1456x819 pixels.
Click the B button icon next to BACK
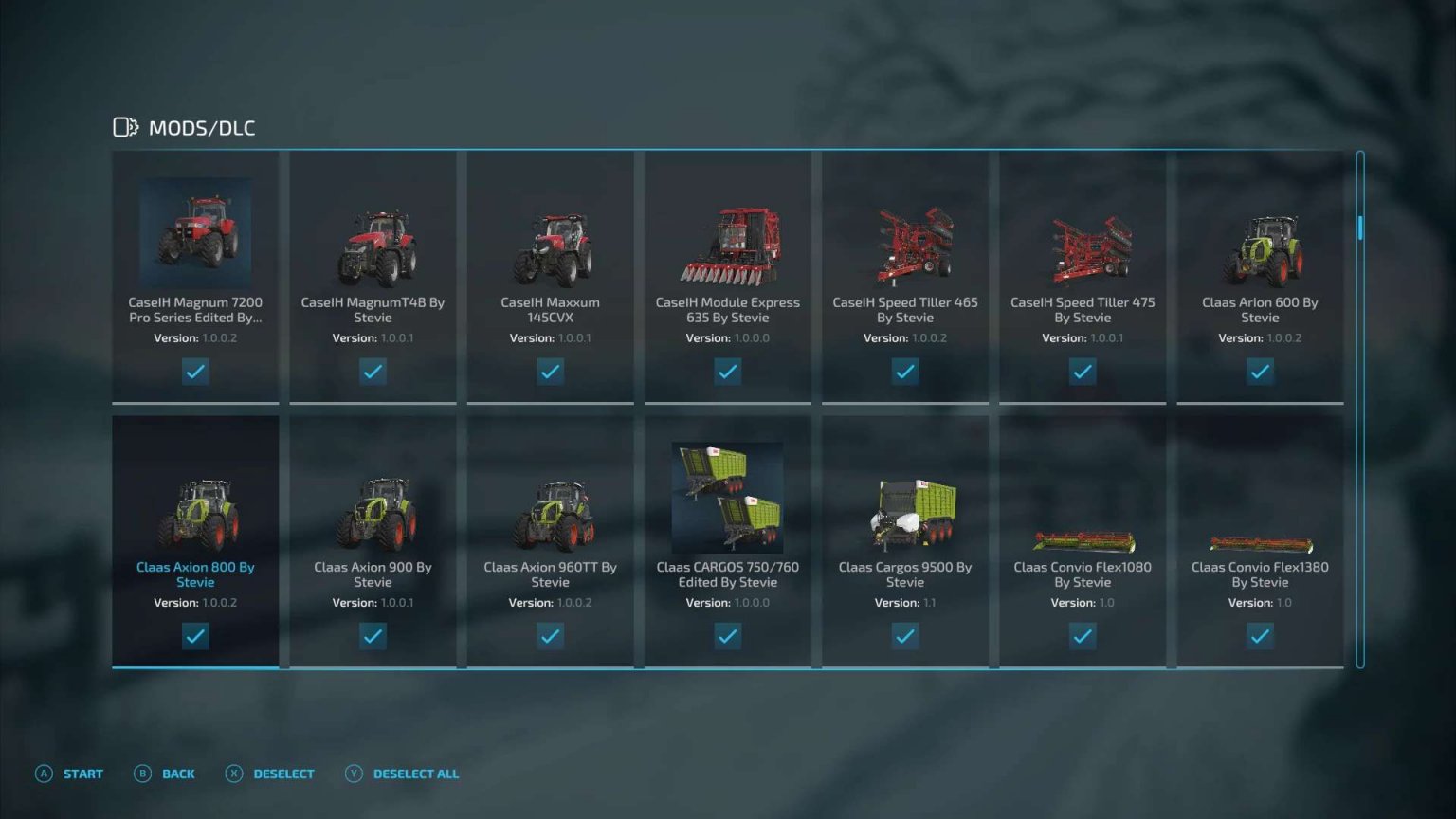click(142, 773)
